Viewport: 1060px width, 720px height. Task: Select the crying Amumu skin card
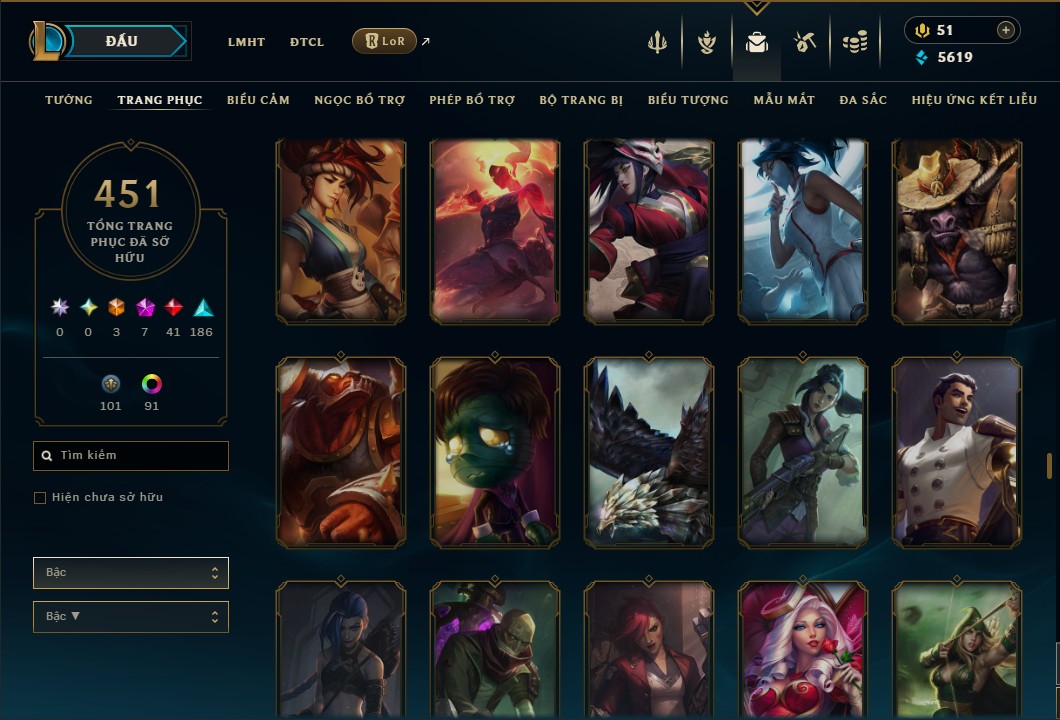pos(495,452)
